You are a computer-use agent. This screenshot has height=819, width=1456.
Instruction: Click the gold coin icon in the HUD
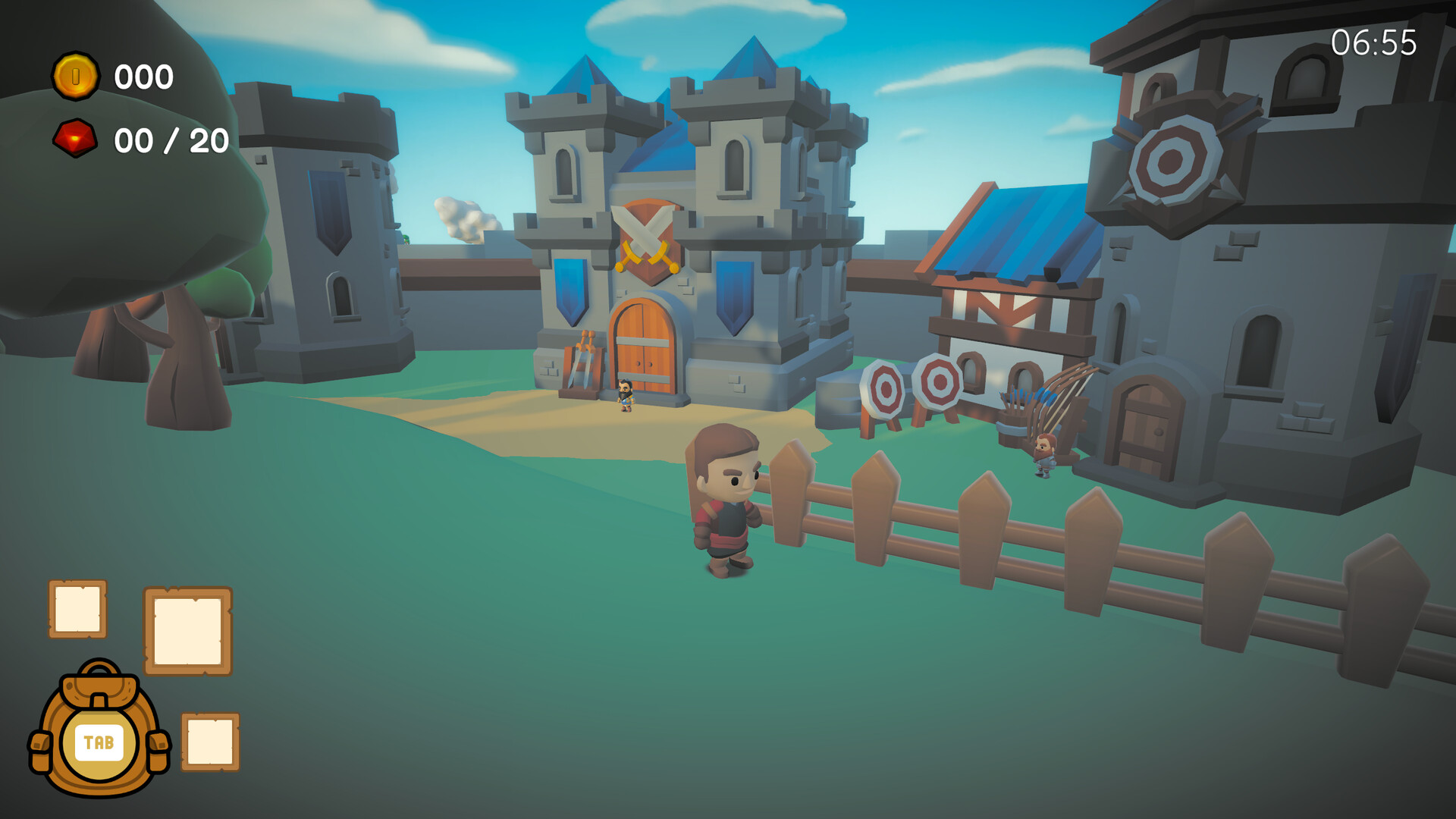[x=76, y=76]
